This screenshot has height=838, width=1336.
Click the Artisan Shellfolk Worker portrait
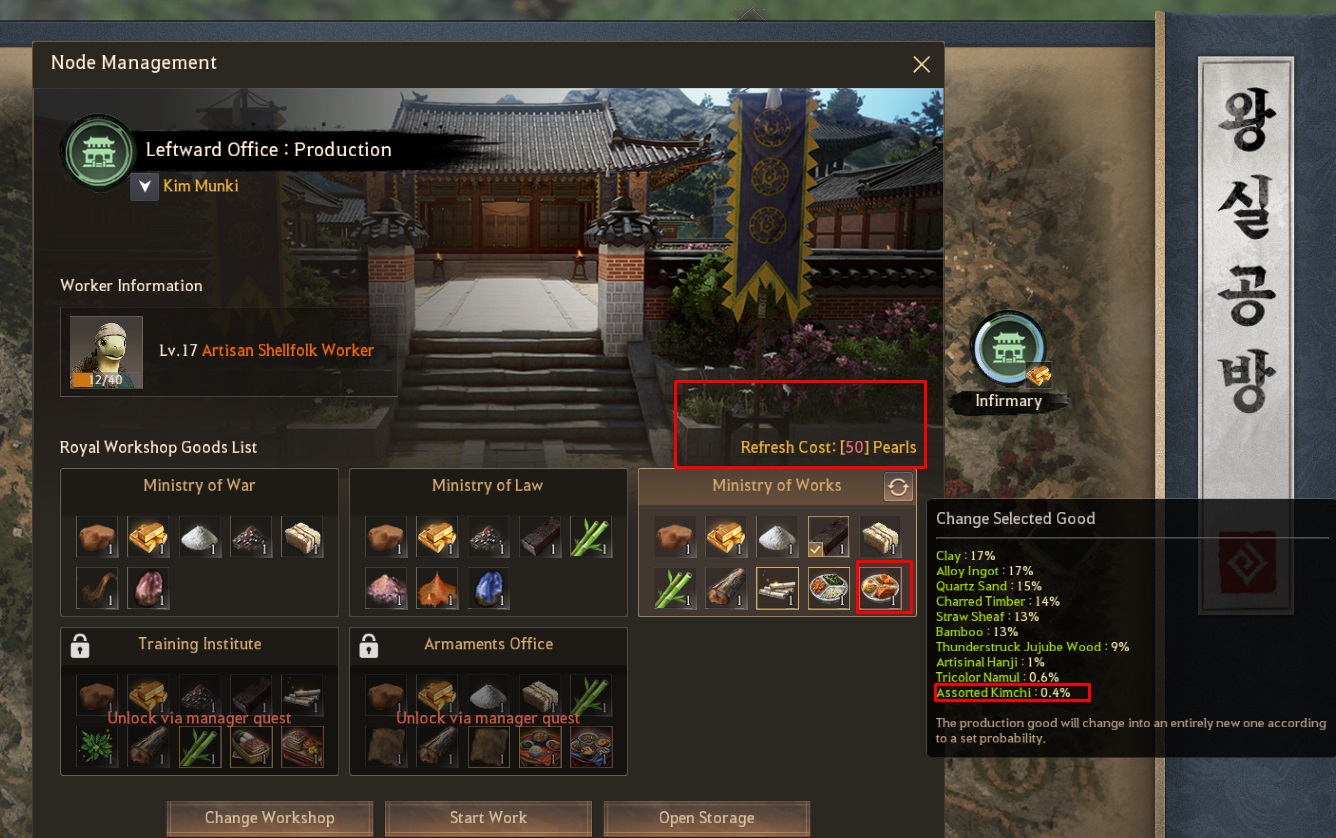coord(106,350)
